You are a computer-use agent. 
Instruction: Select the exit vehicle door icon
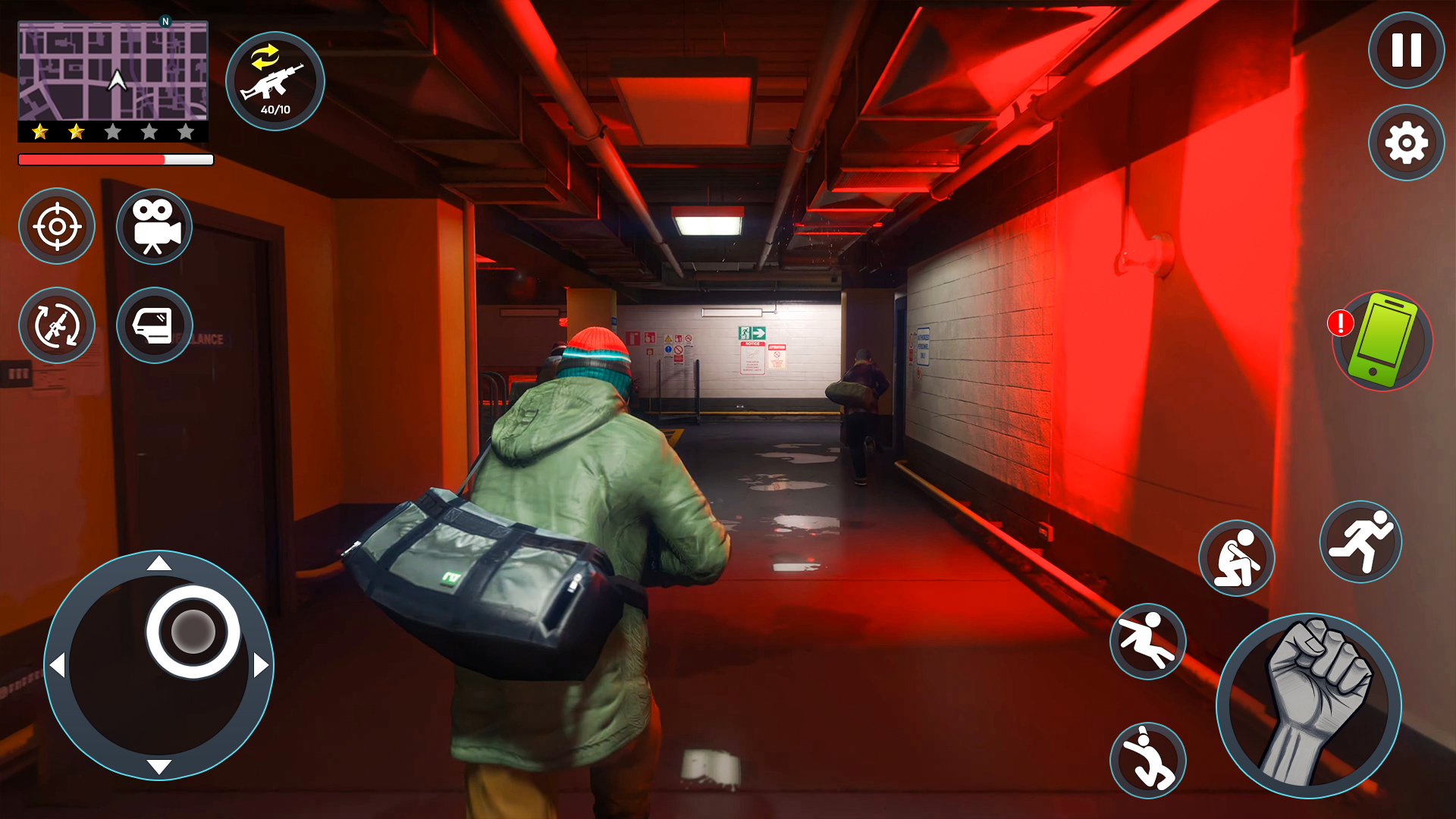click(154, 326)
